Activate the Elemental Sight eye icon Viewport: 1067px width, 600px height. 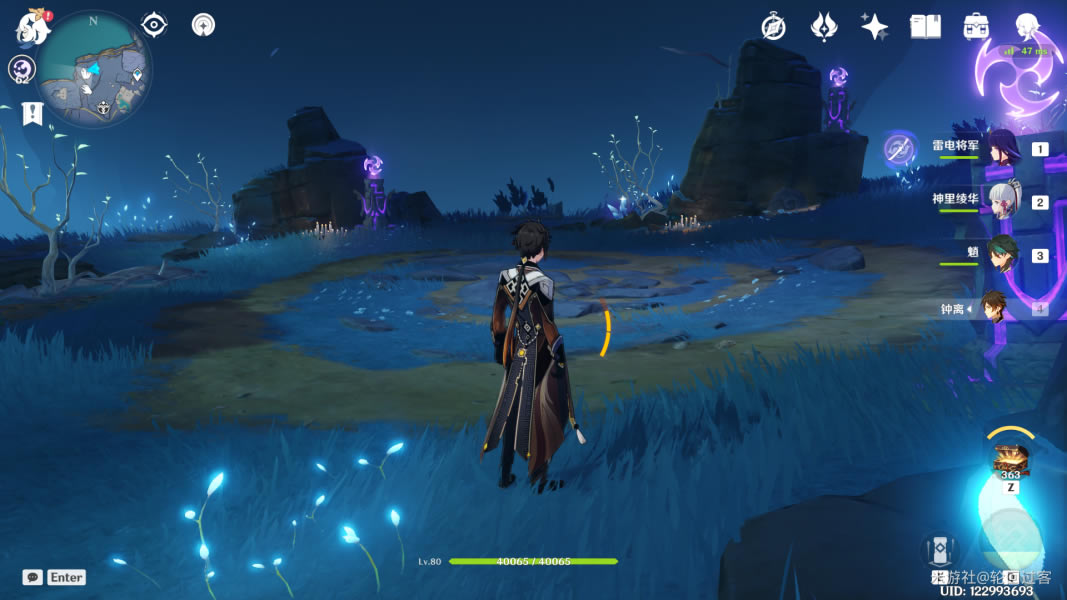(154, 24)
